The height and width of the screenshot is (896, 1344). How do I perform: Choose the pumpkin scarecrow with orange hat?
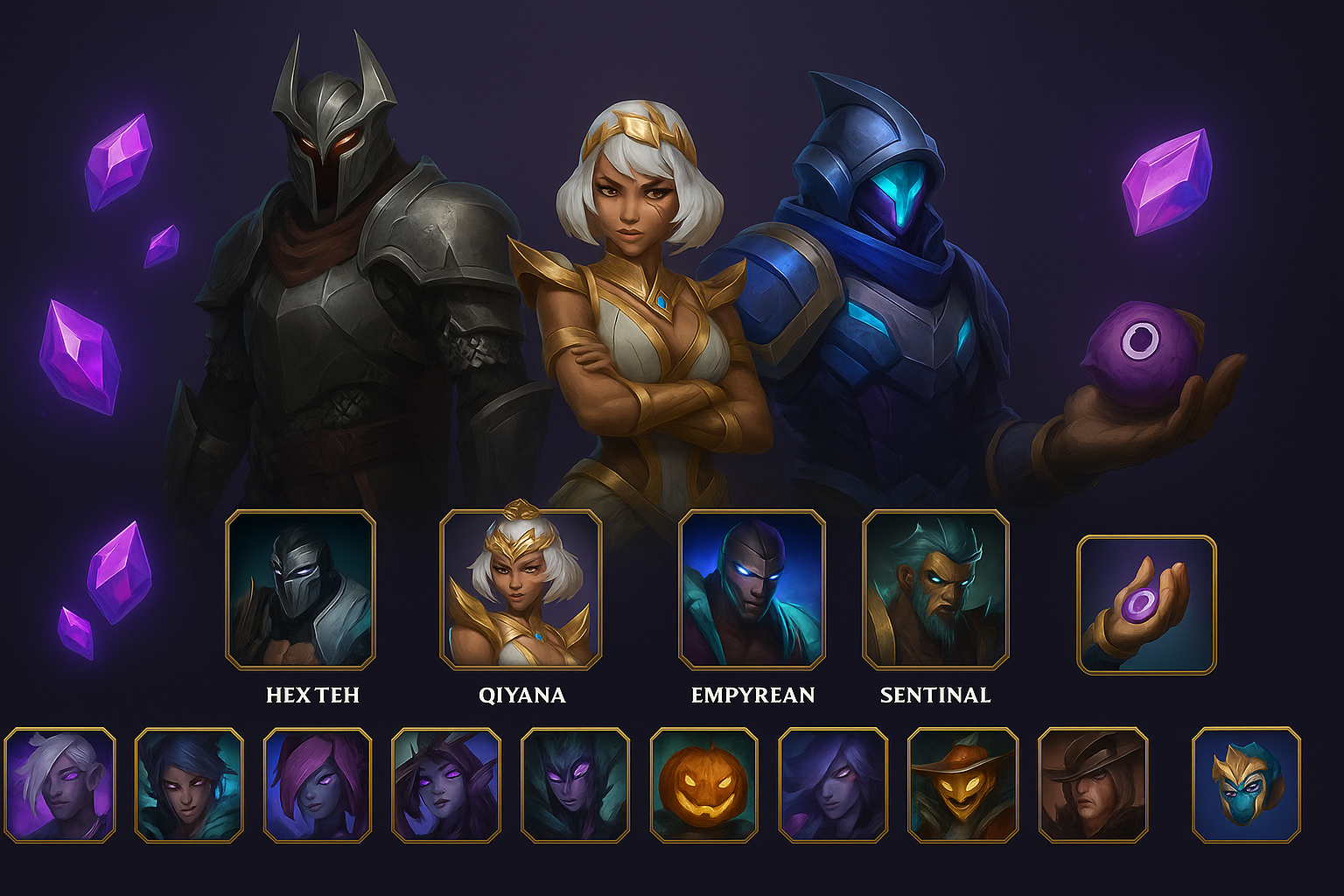pyautogui.click(x=962, y=785)
